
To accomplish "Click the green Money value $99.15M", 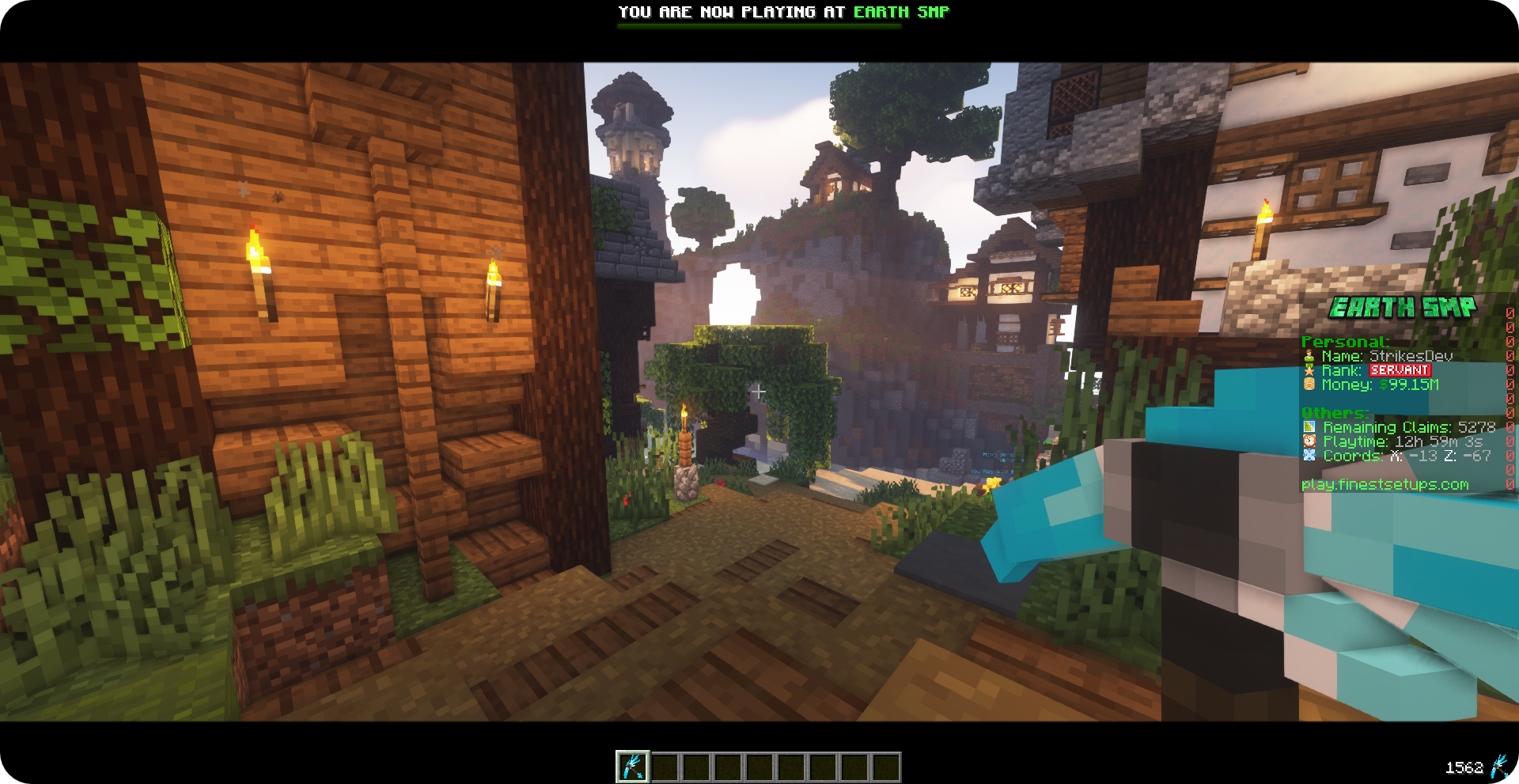I will pos(1409,384).
